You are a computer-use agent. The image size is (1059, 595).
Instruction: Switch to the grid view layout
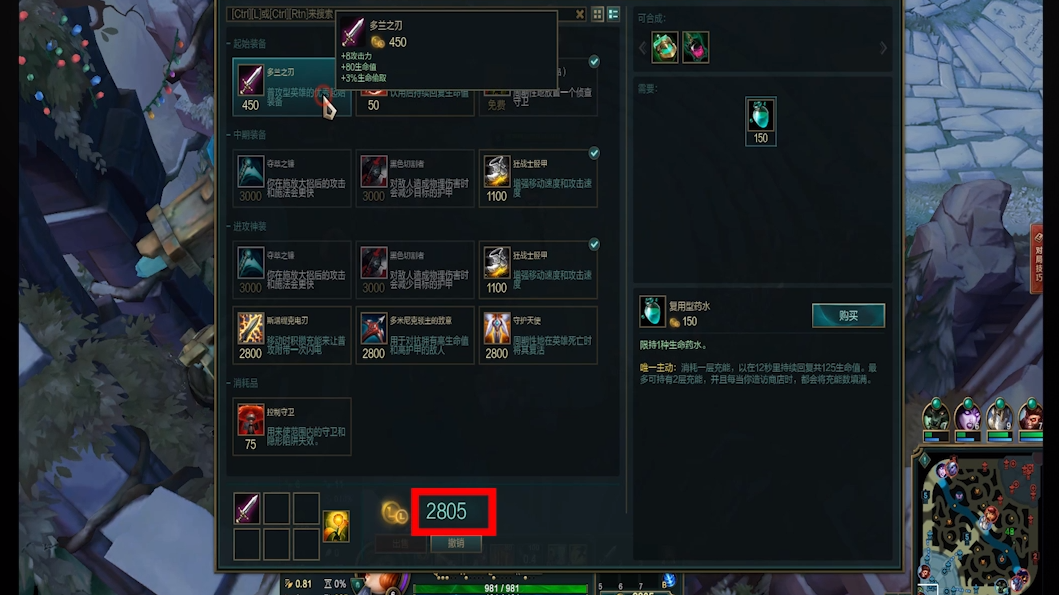(x=598, y=14)
